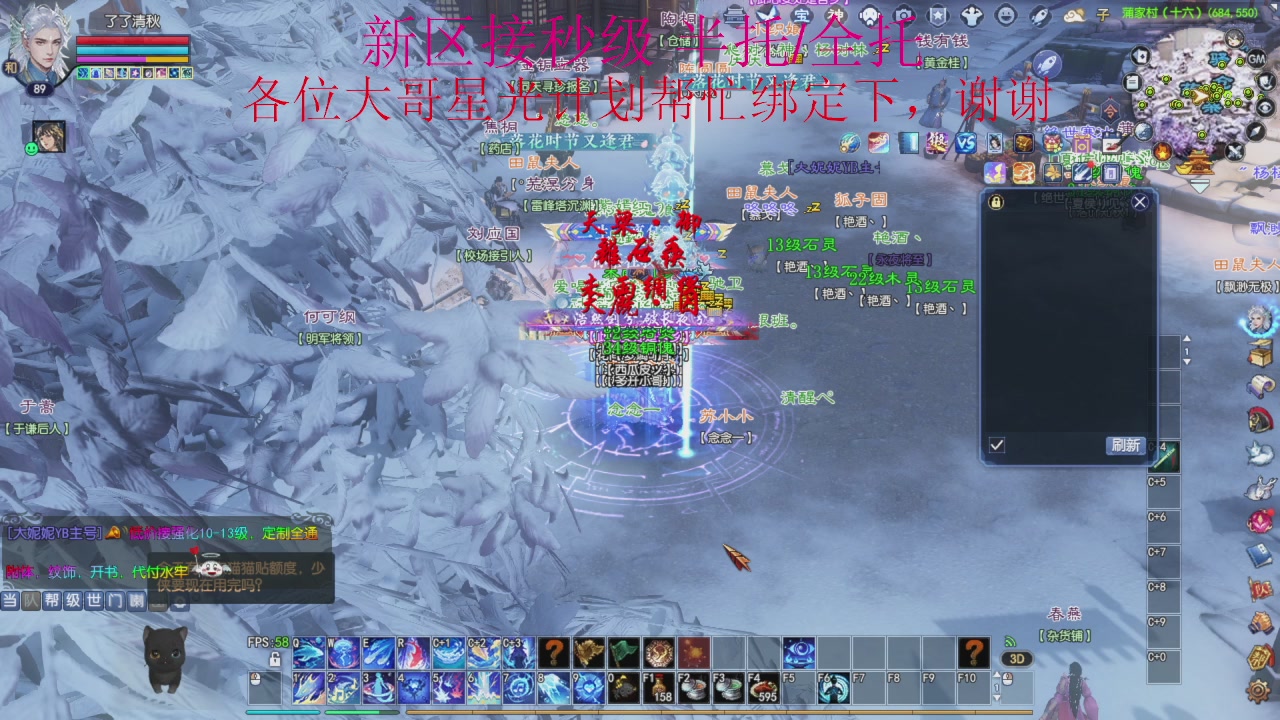Click the up arrow above the C+4 slot list

[x=1187, y=339]
